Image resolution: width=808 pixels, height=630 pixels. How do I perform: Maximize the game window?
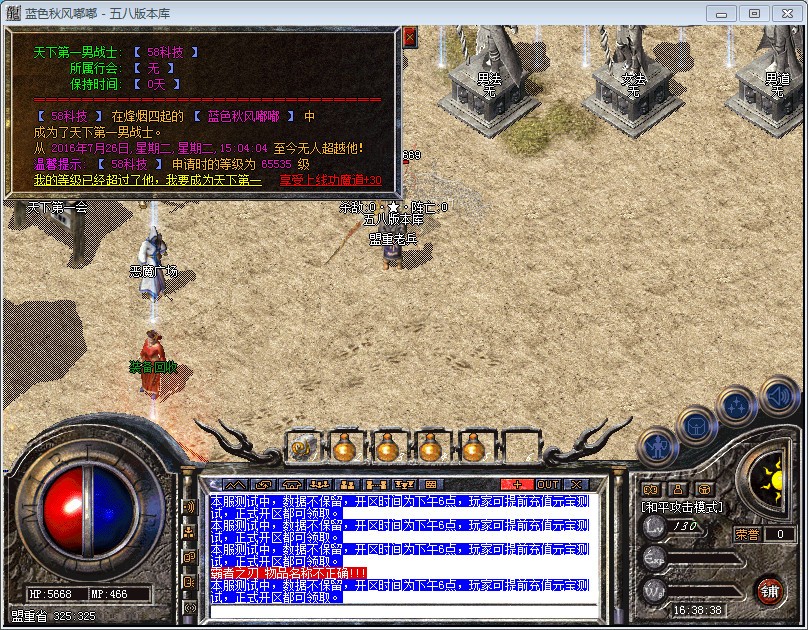pos(754,13)
